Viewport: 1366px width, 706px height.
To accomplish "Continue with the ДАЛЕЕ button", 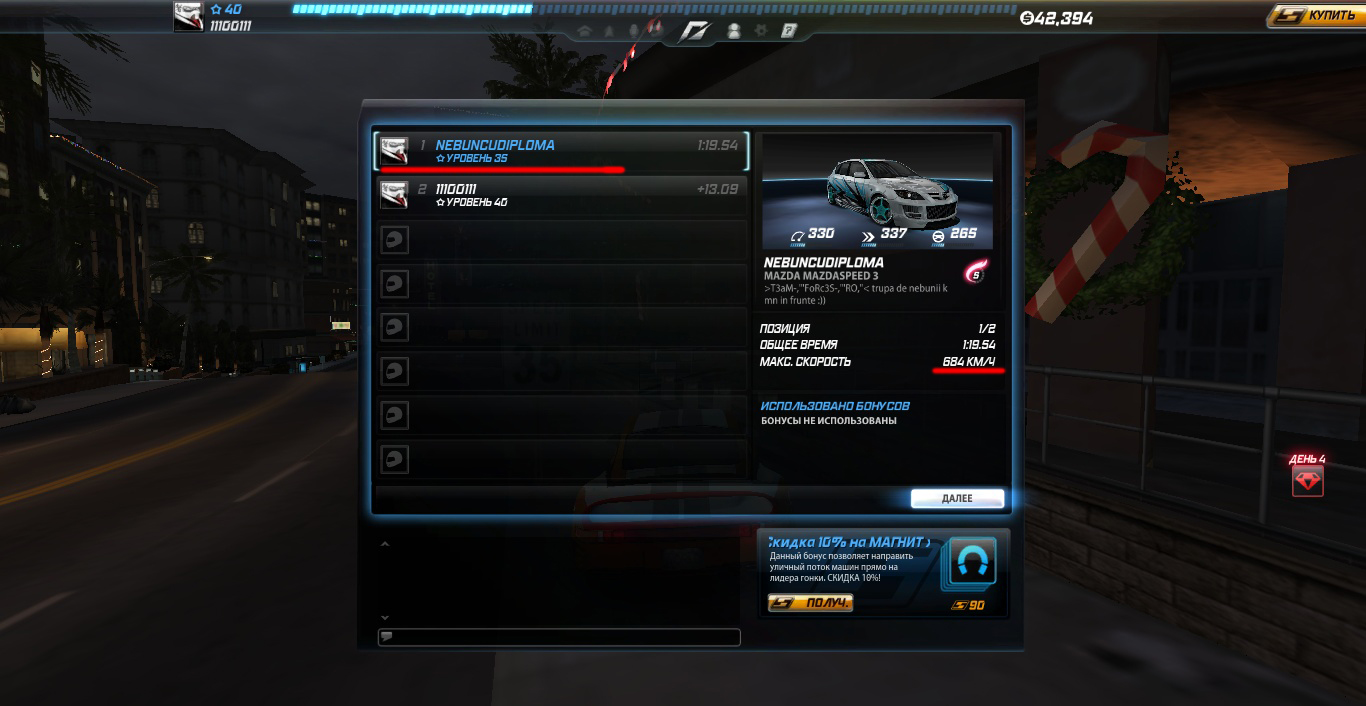I will [x=956, y=498].
